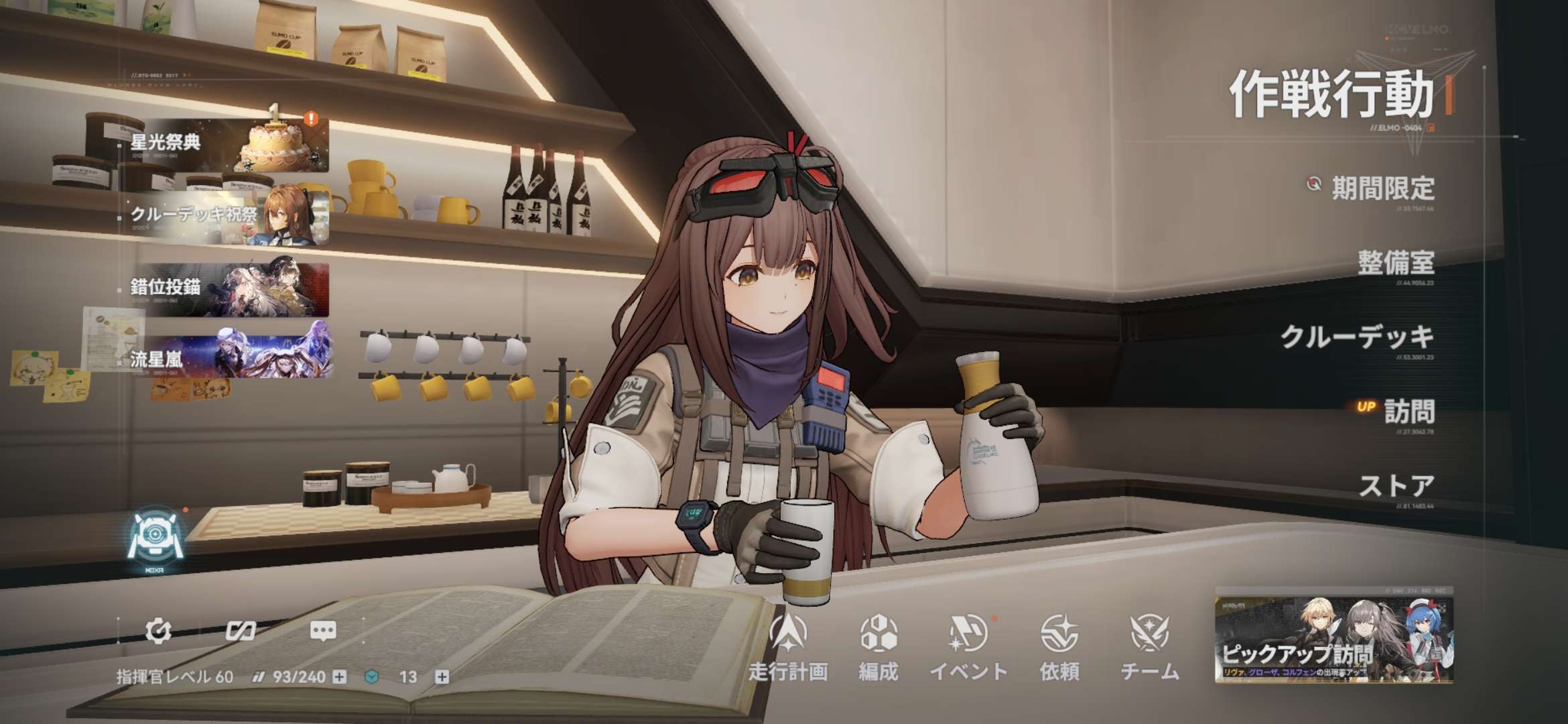Select the 流星嵐 event banner
This screenshot has height=724, width=1568.
pyautogui.click(x=224, y=359)
